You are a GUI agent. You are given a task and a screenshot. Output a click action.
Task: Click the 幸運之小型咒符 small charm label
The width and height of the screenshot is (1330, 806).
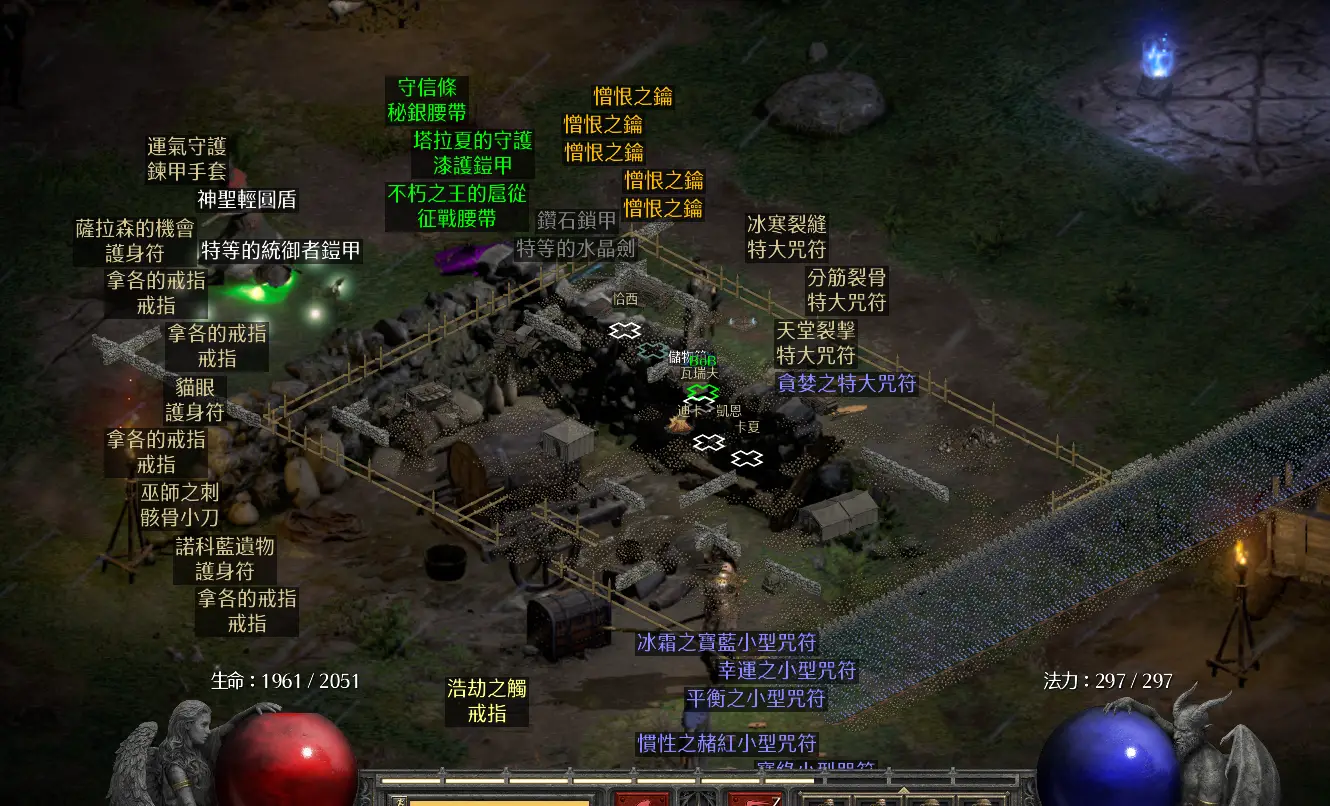coord(786,670)
